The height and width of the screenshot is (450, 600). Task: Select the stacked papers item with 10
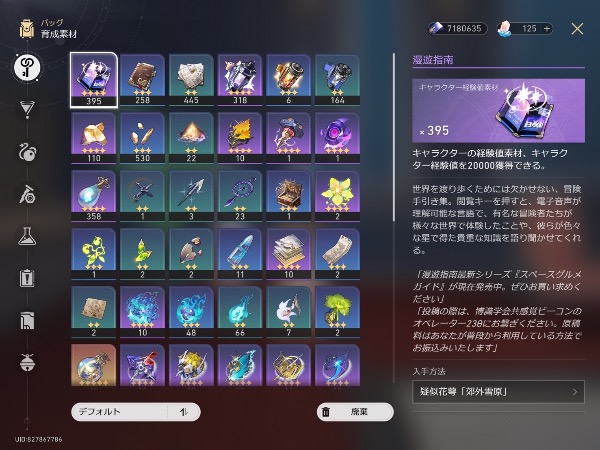[289, 255]
